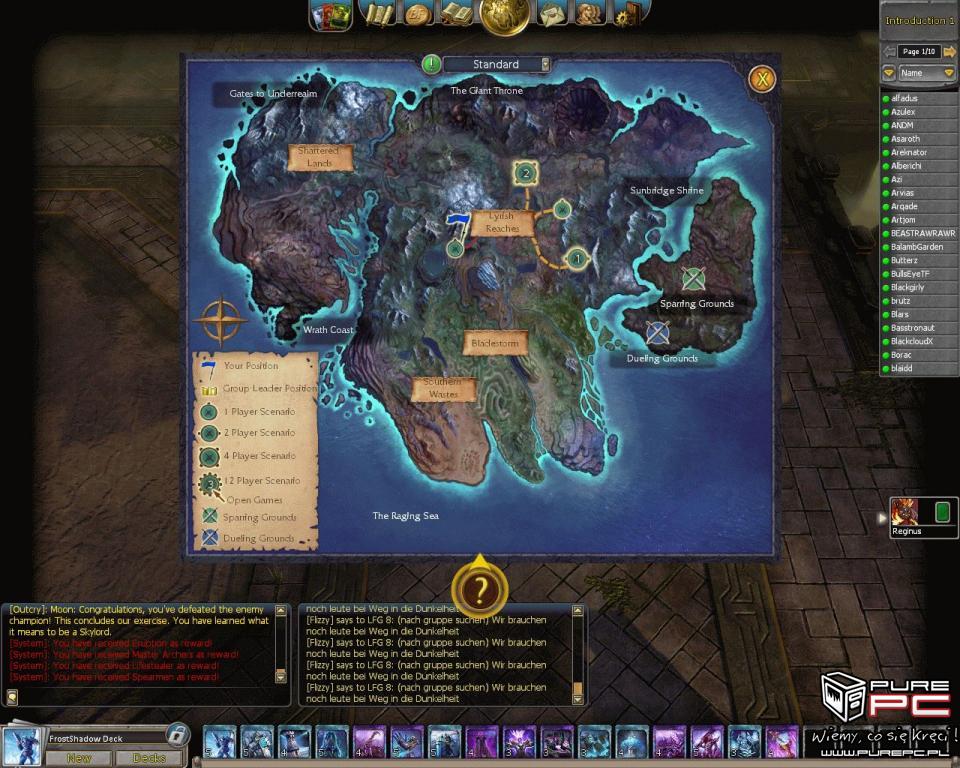Screen dimensions: 960x768
Task: Select the Dueling Grounds map marker
Action: [657, 333]
